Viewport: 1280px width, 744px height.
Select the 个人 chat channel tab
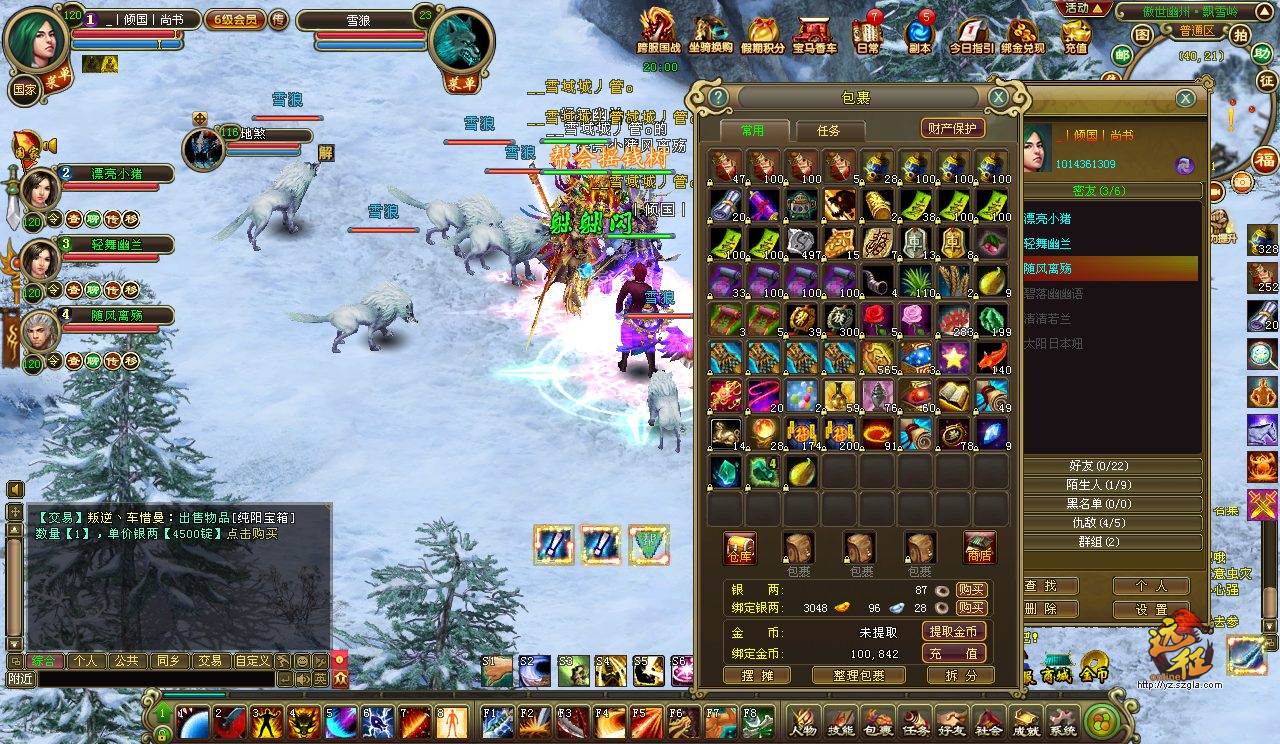pos(85,661)
